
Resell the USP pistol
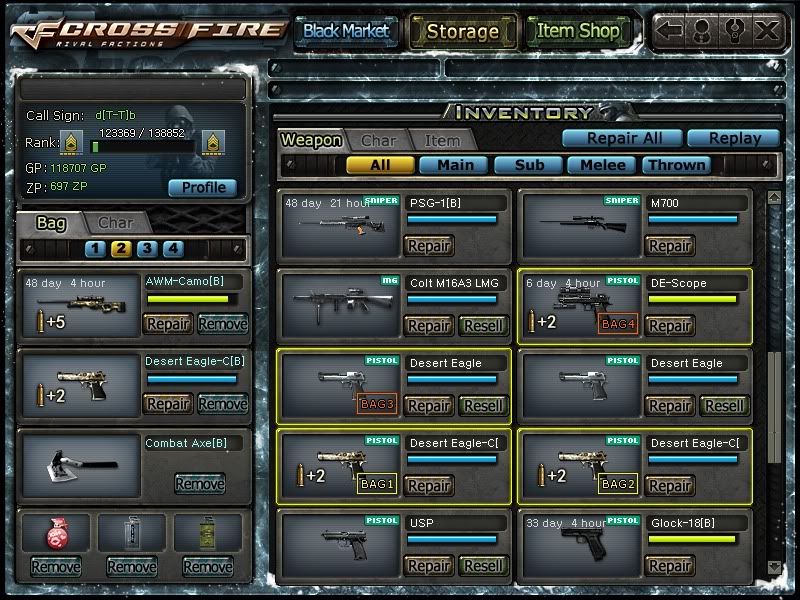(484, 566)
